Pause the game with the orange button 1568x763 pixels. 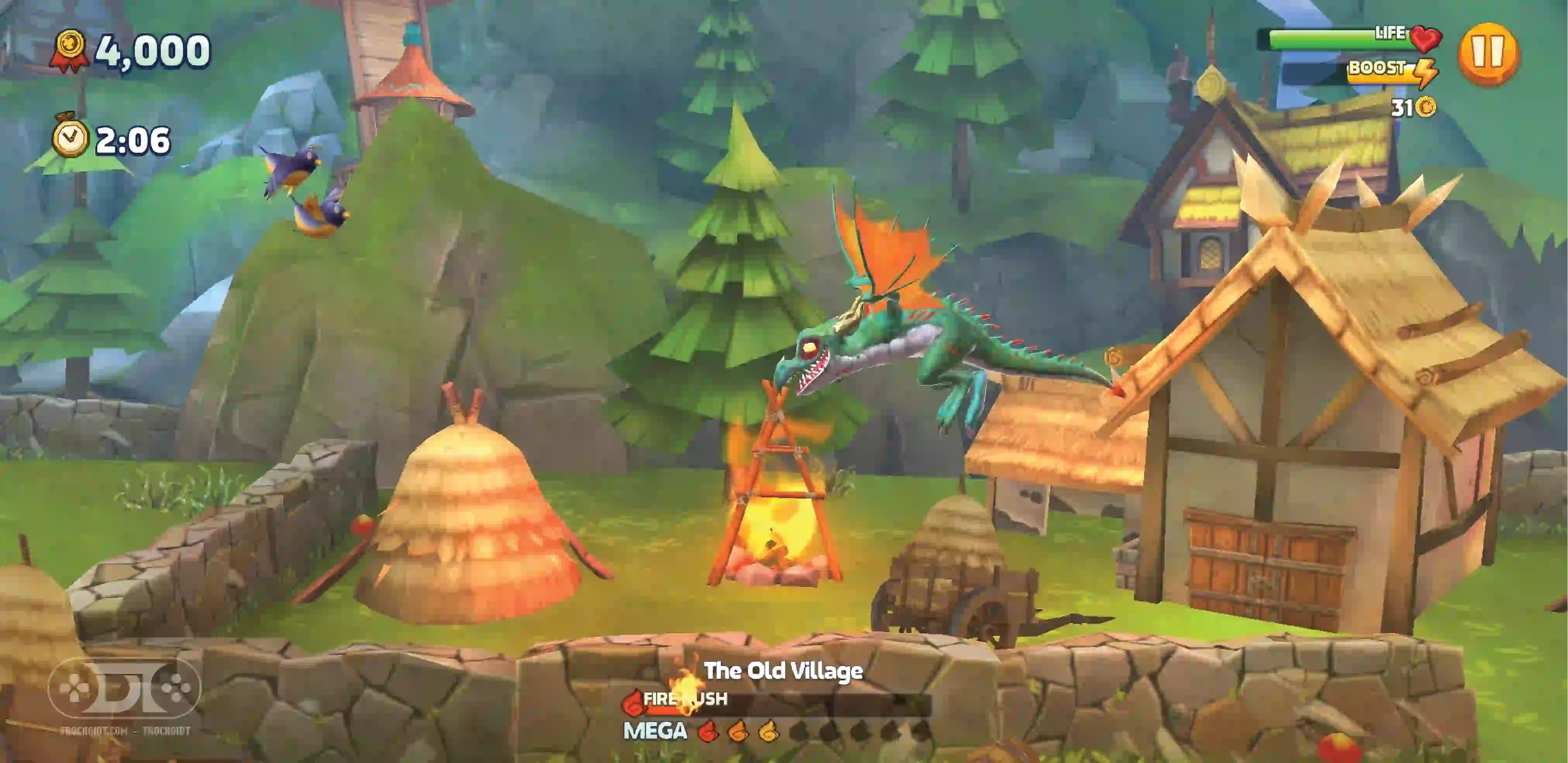point(1488,53)
